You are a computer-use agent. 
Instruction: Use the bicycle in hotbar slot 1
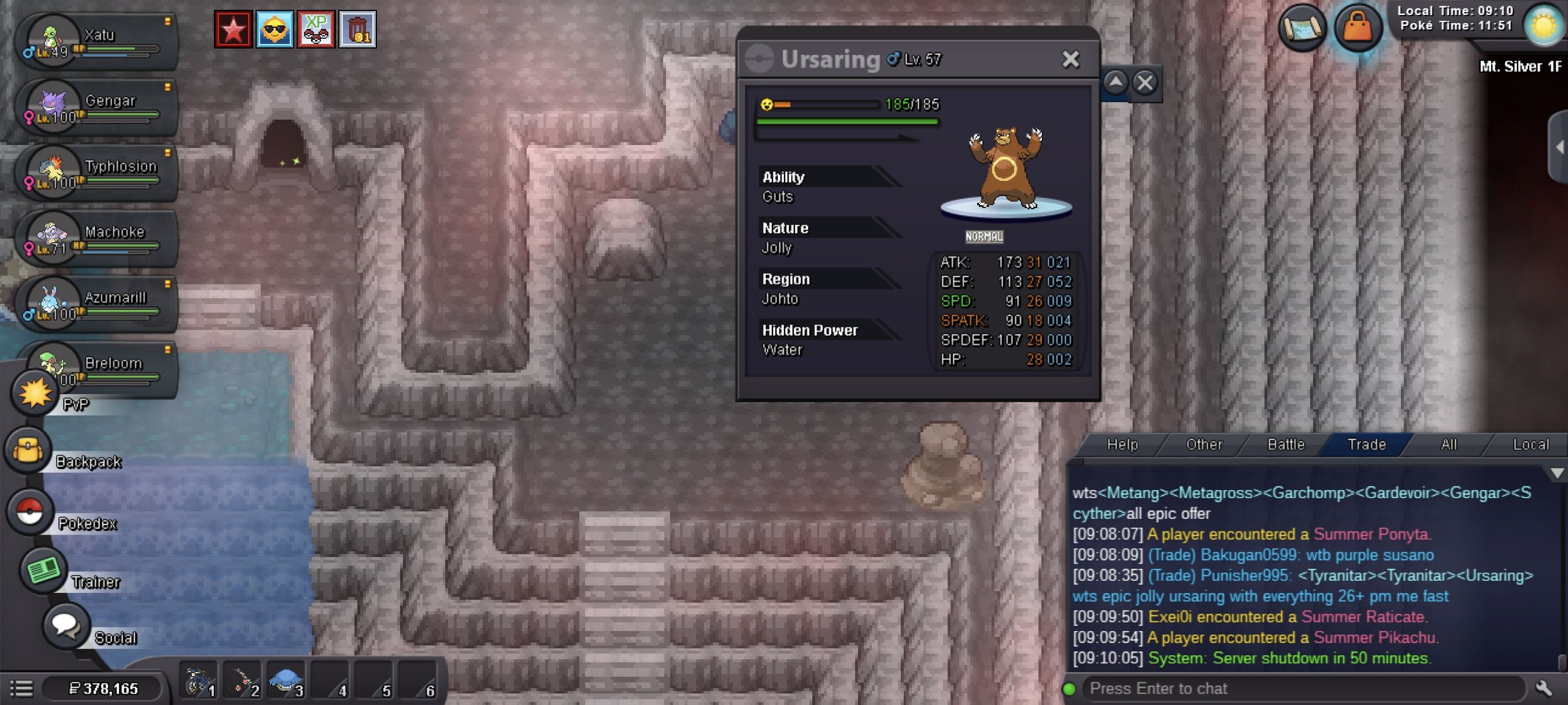[198, 681]
